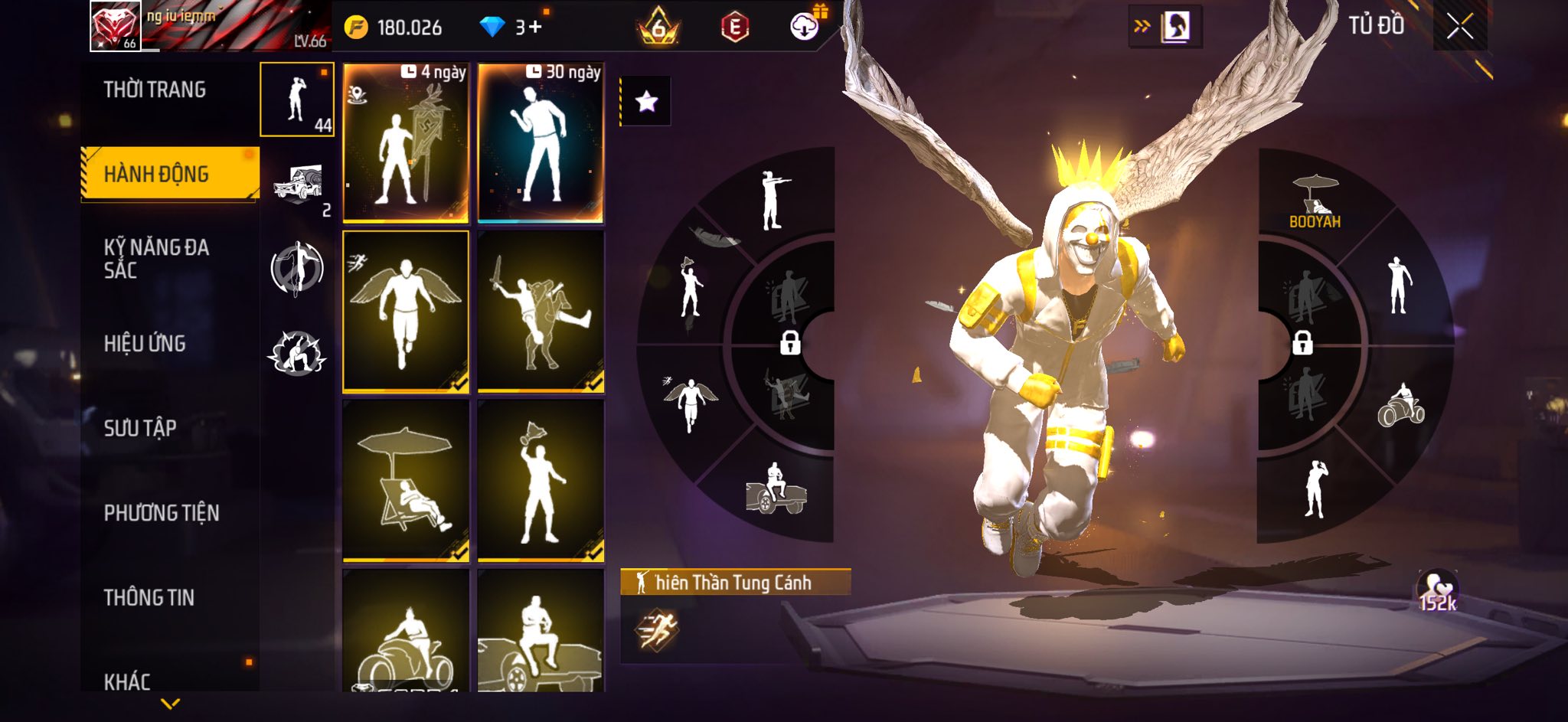Select the motorcycle slot on emote wheel
1568x722 pixels.
point(1400,407)
